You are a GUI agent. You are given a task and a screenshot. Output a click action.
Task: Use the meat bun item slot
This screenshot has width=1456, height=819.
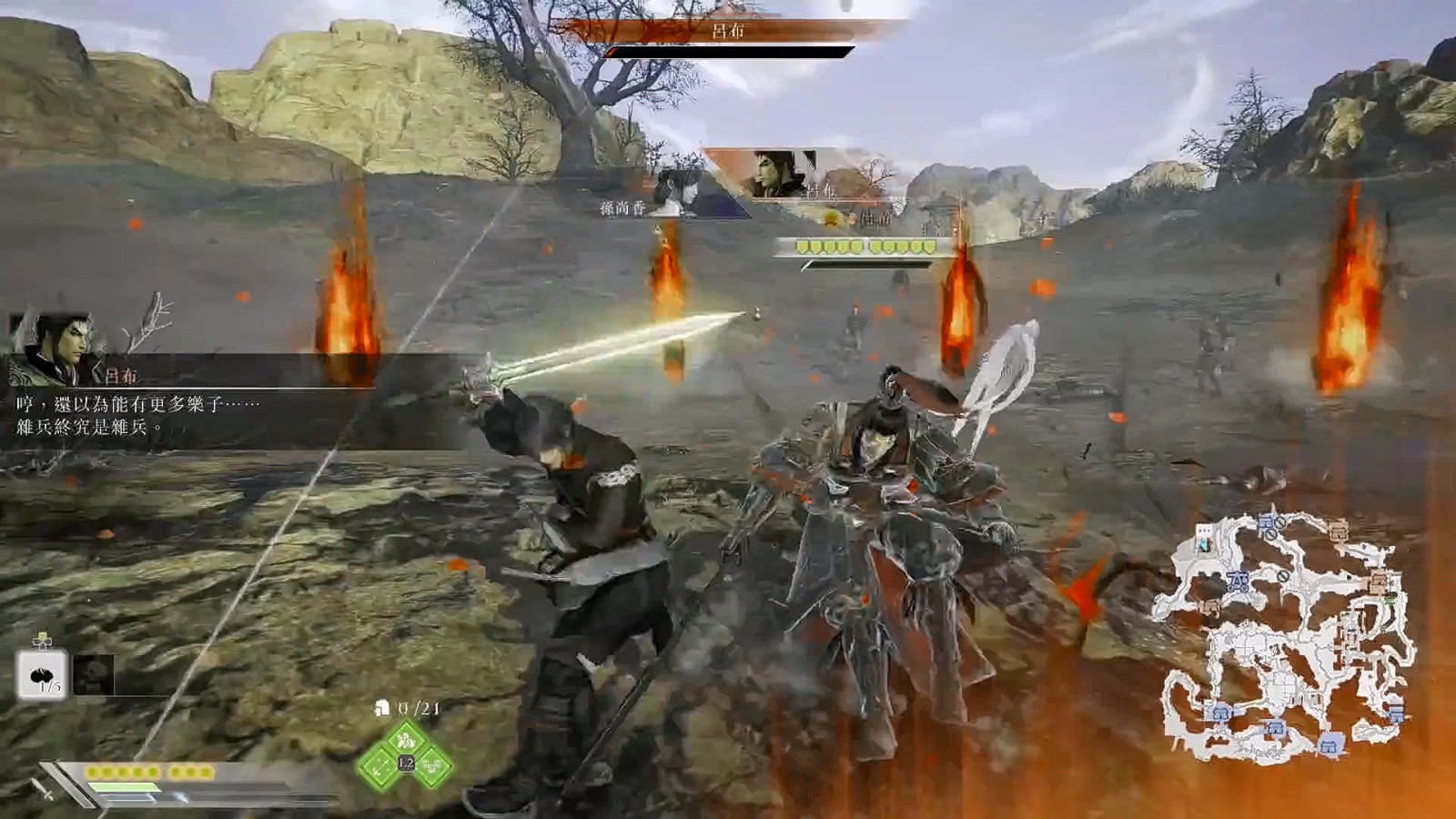click(x=42, y=675)
